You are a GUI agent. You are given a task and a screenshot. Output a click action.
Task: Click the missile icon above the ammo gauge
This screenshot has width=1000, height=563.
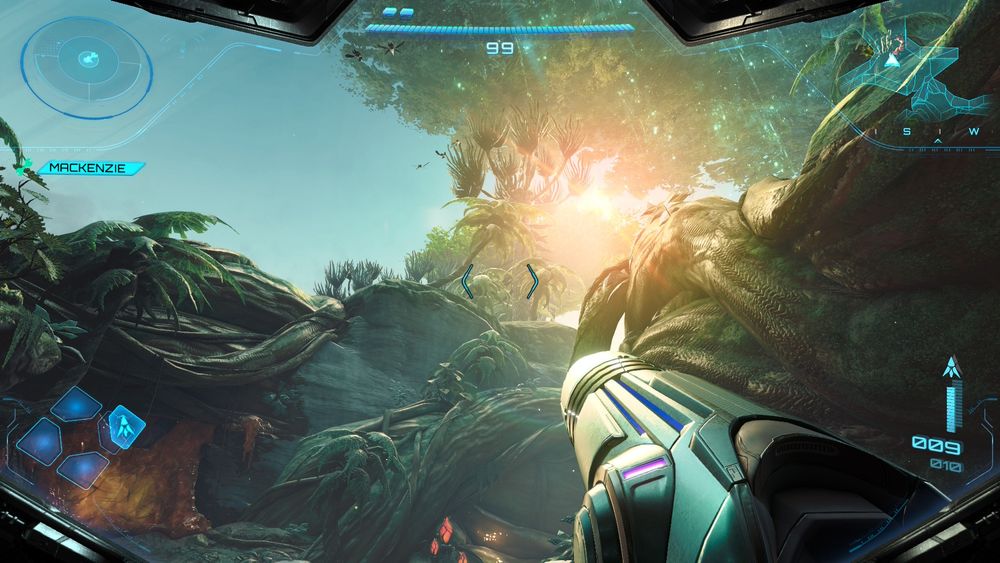coord(952,368)
